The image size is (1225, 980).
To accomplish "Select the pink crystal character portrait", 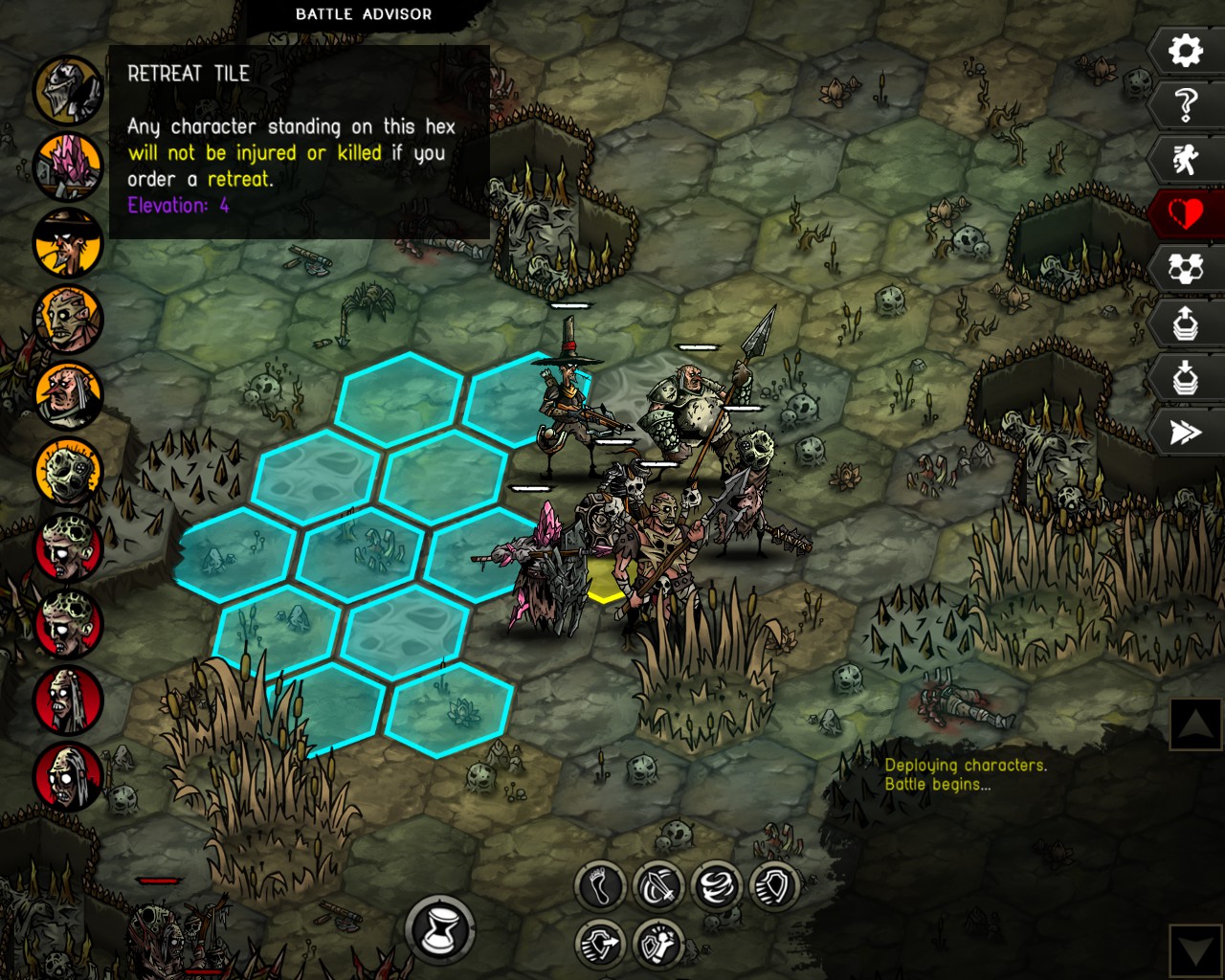I will coord(69,167).
